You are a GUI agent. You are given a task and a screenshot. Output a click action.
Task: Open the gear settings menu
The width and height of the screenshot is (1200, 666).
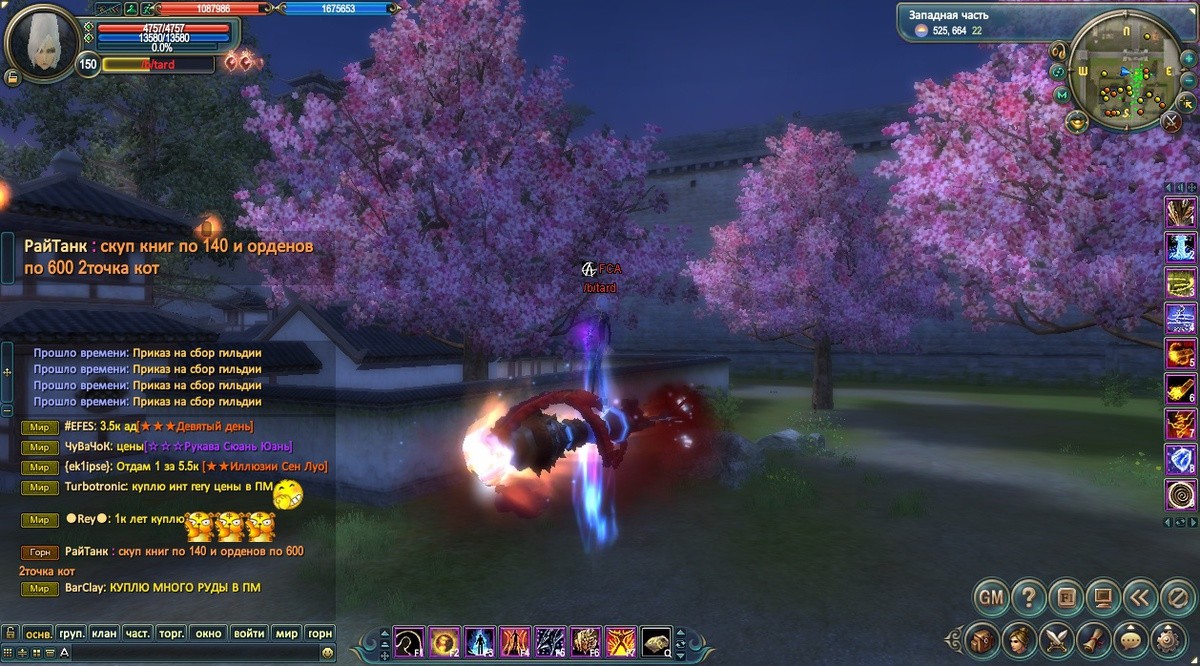pos(1166,638)
